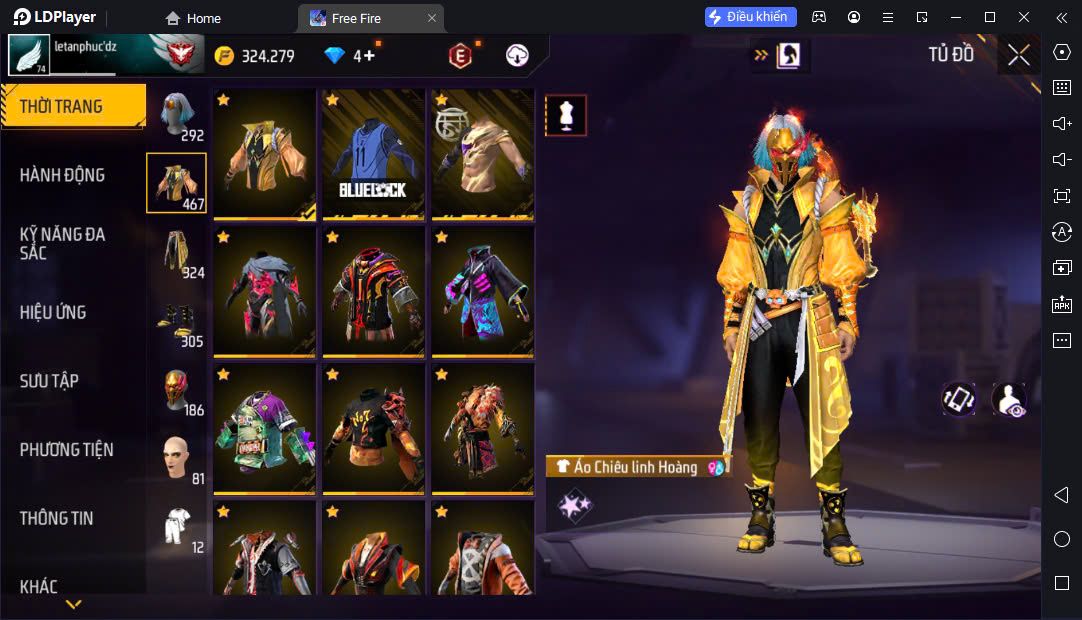Select the Blue Lock jersey item

(373, 154)
